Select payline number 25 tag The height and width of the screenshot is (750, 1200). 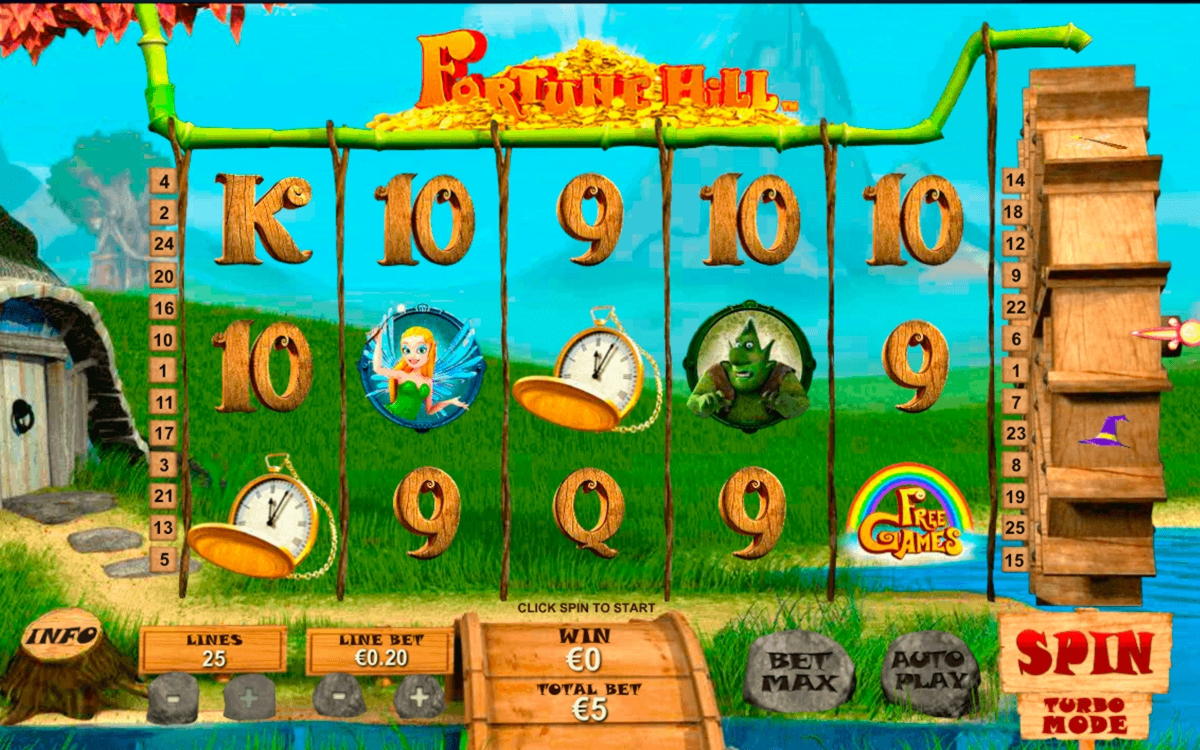[1015, 527]
